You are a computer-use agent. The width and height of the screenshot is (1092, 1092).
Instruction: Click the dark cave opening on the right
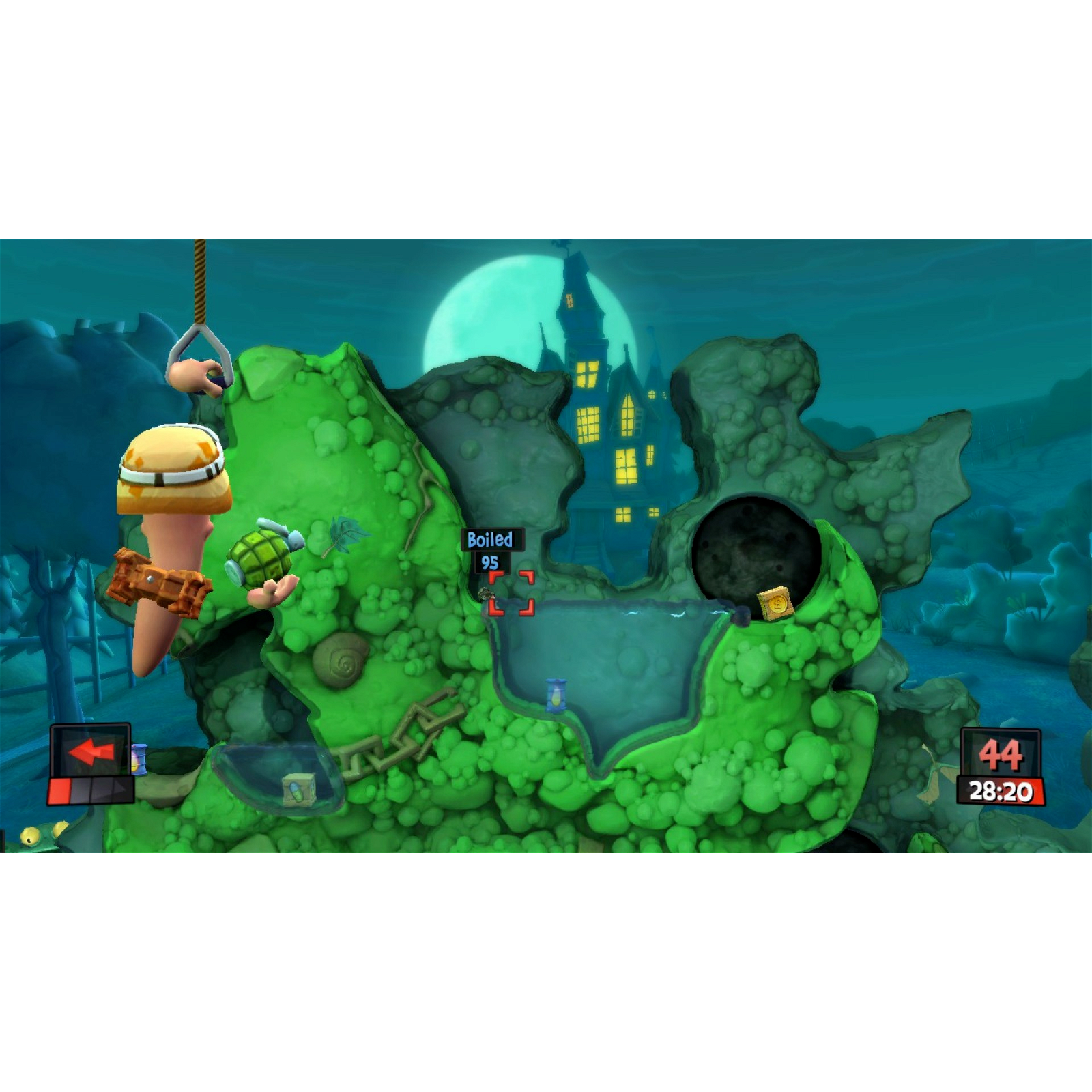[x=747, y=543]
